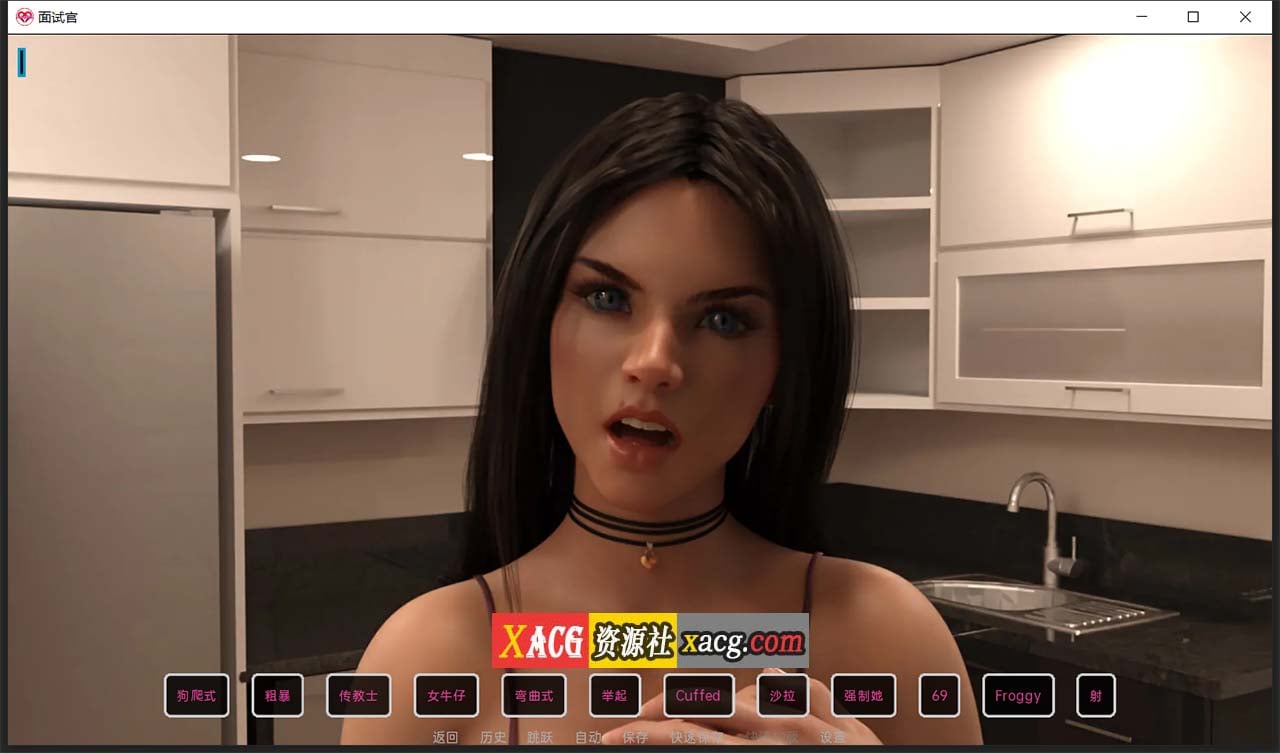Click 返回 to roll back dialogue

(443, 737)
